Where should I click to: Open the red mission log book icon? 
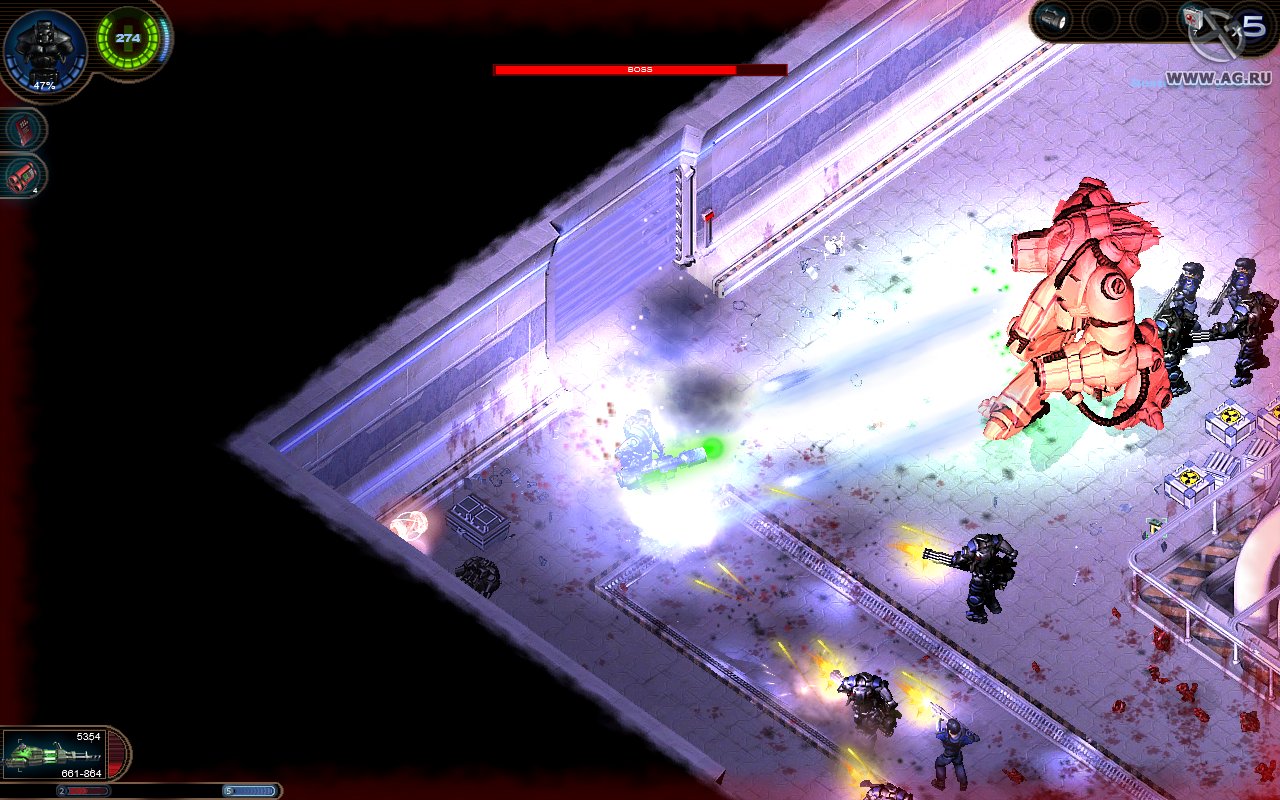click(x=22, y=130)
